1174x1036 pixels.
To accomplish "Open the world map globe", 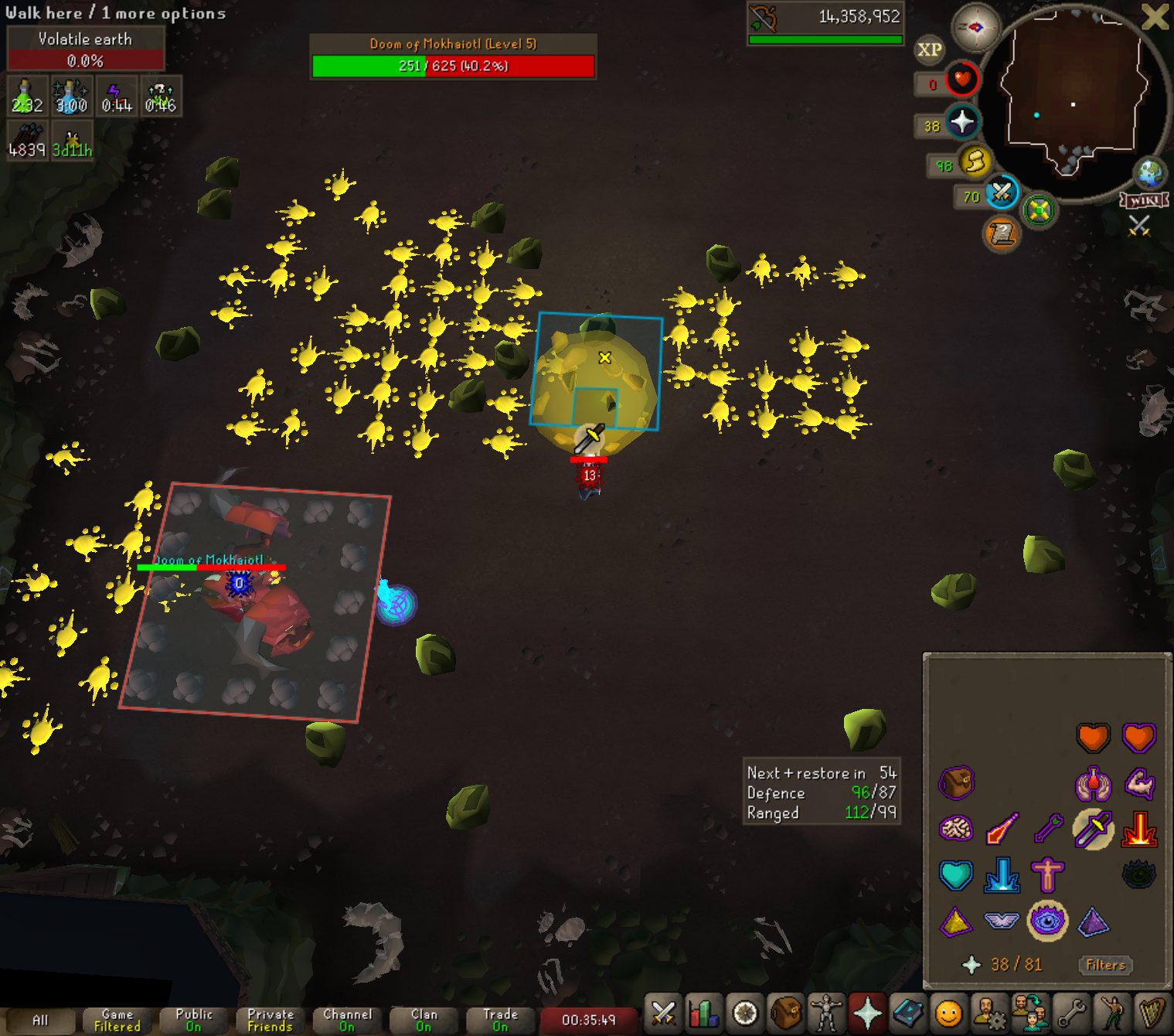I will coord(1149,173).
